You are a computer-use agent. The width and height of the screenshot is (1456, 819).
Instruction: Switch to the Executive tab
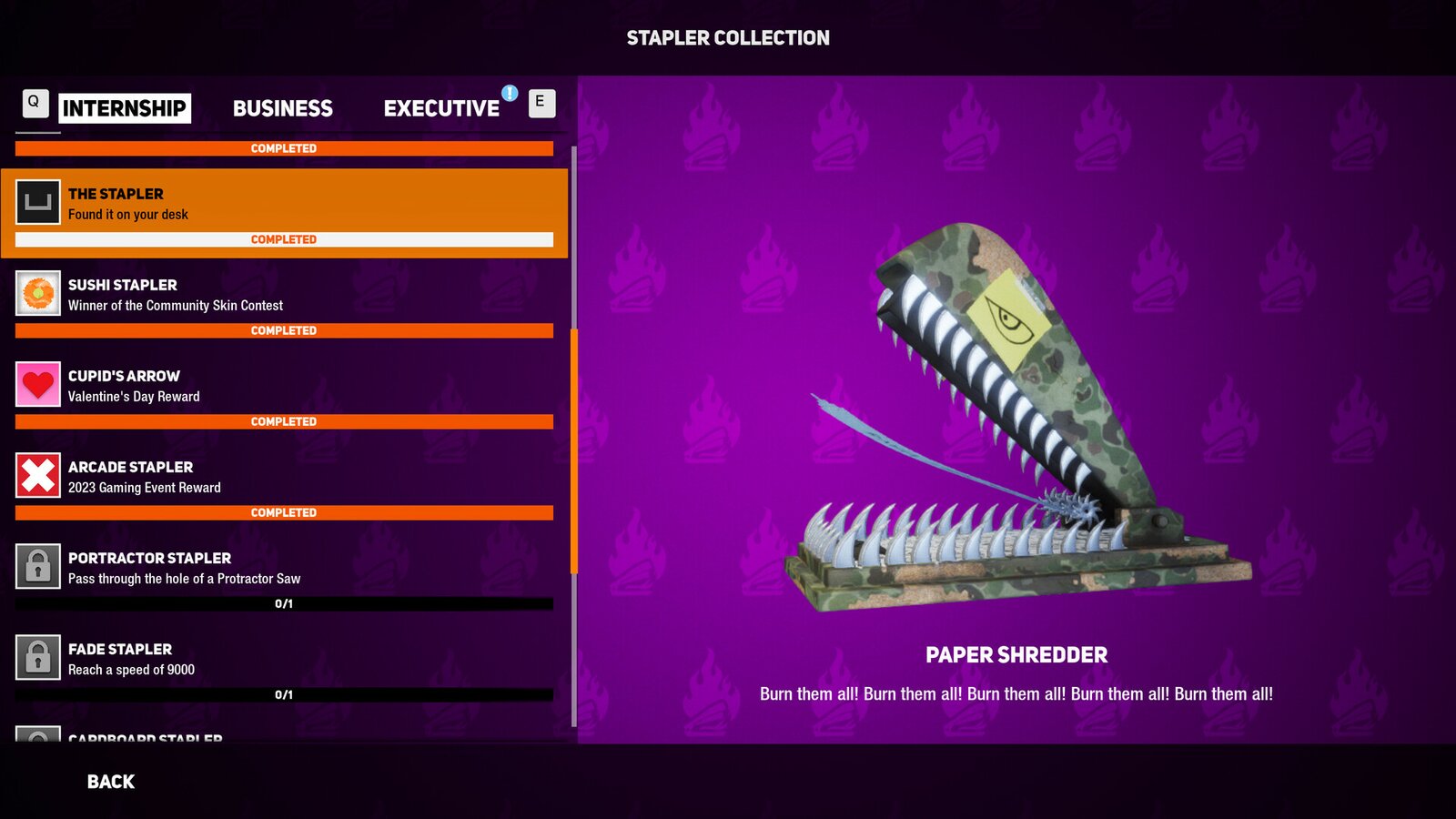(441, 108)
